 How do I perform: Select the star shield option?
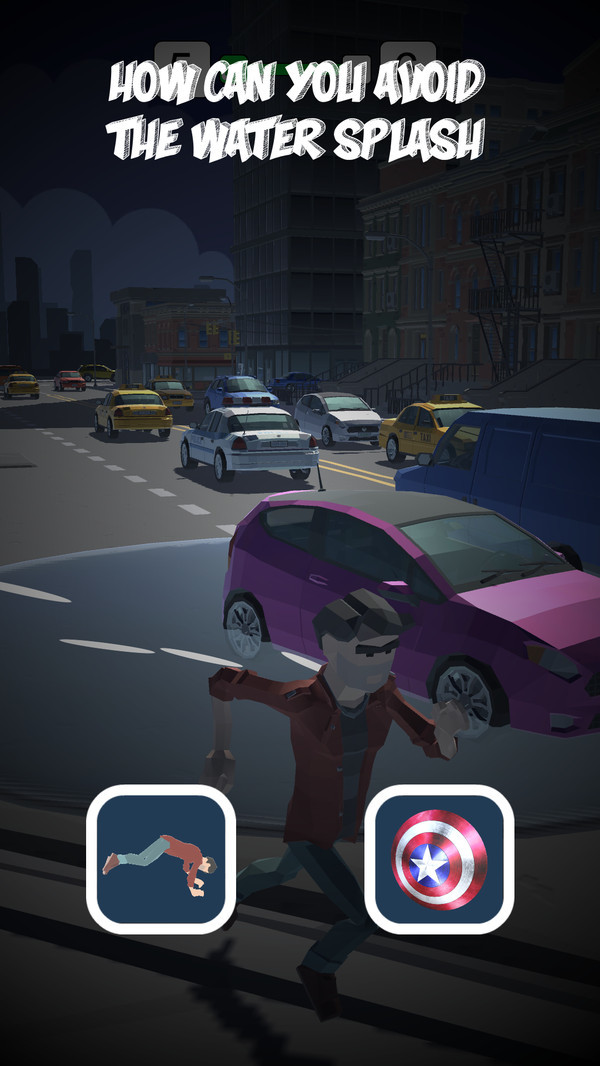point(439,859)
